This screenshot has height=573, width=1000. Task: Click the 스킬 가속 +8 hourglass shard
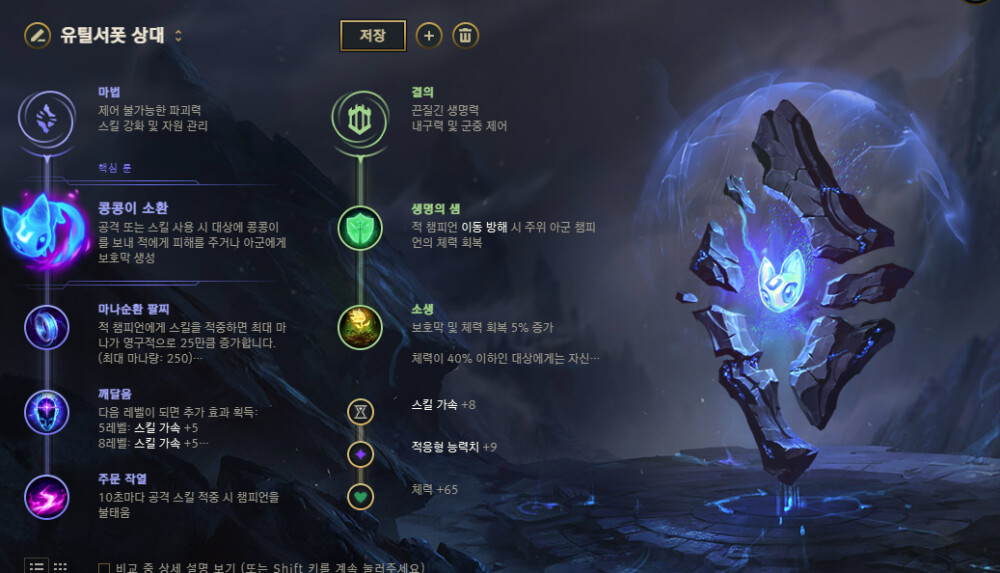[x=360, y=410]
